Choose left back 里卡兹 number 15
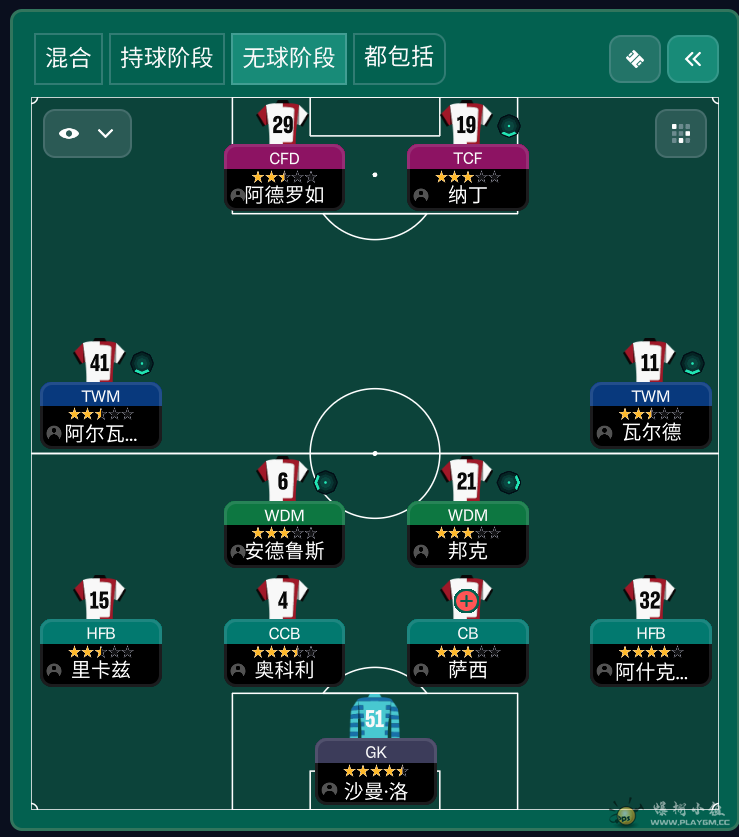 click(100, 651)
